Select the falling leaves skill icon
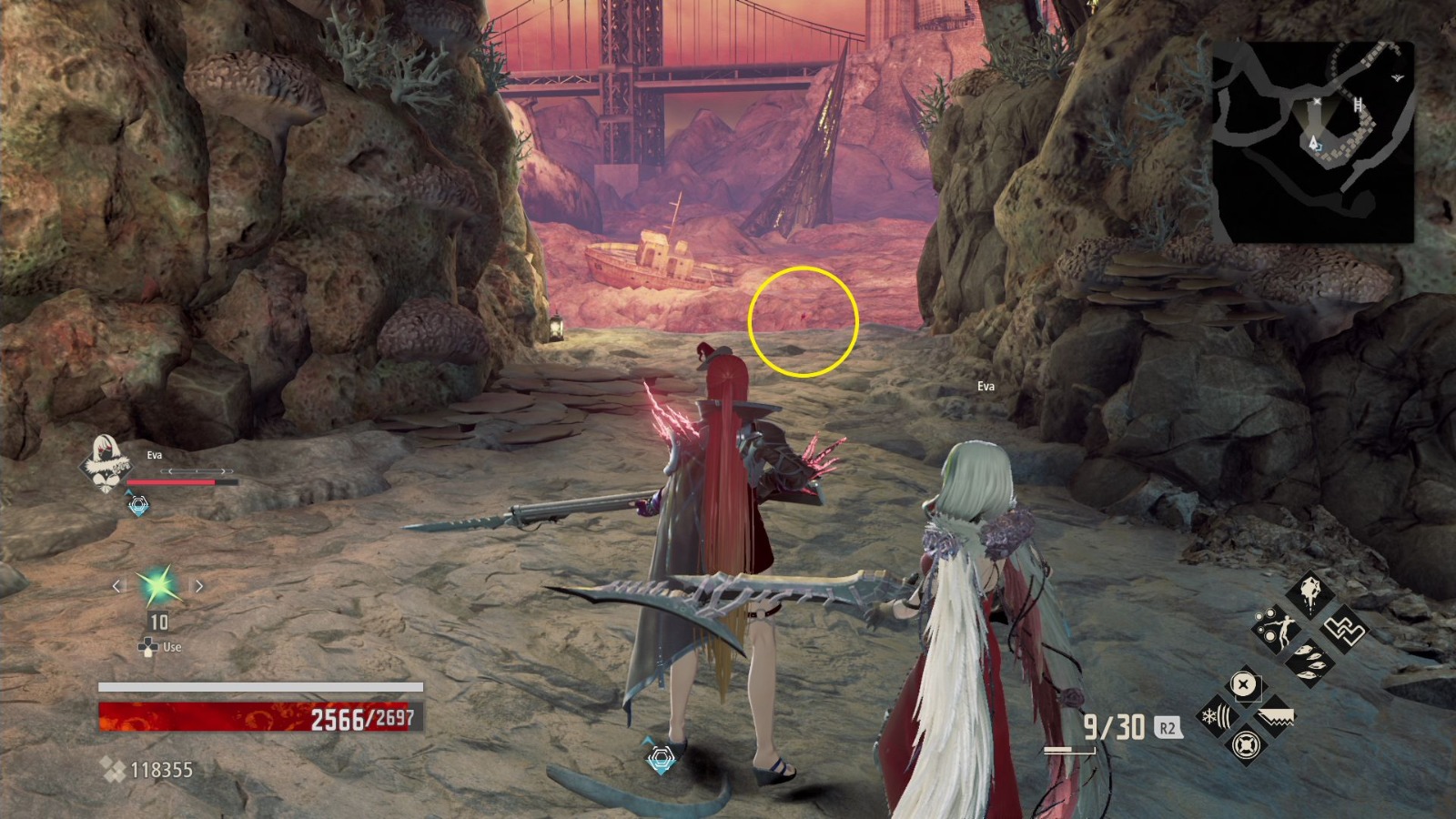 click(x=1310, y=662)
